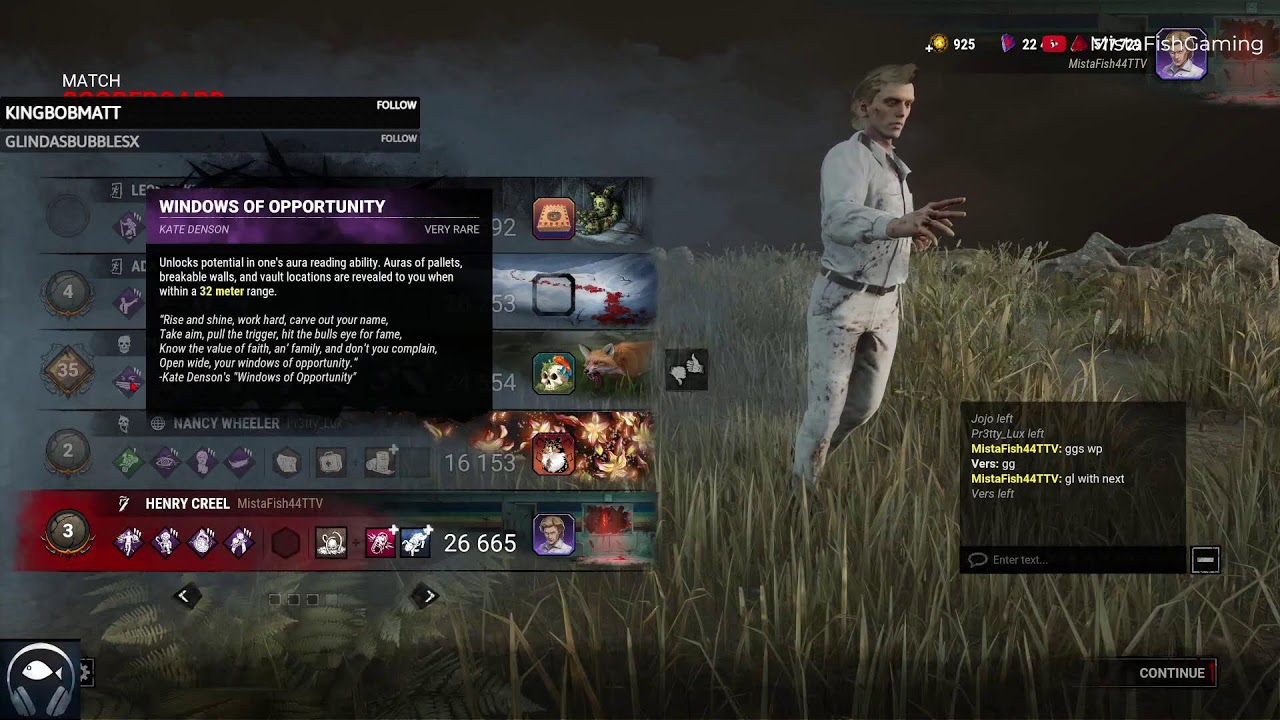Image resolution: width=1280 pixels, height=720 pixels.
Task: Follow KINGBOBMATT
Action: click(x=396, y=105)
